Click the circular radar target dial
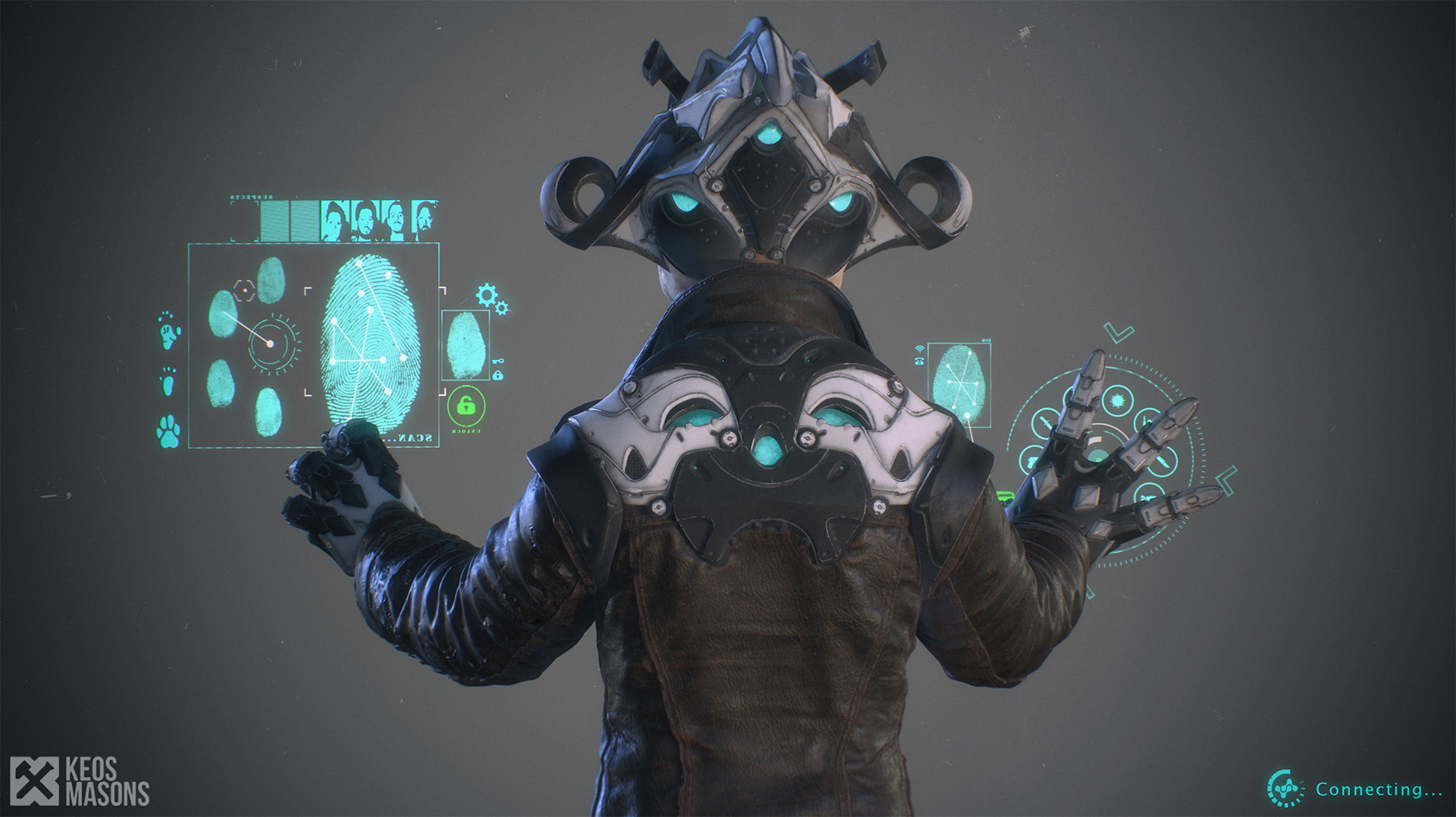The image size is (1456, 817). tap(271, 344)
